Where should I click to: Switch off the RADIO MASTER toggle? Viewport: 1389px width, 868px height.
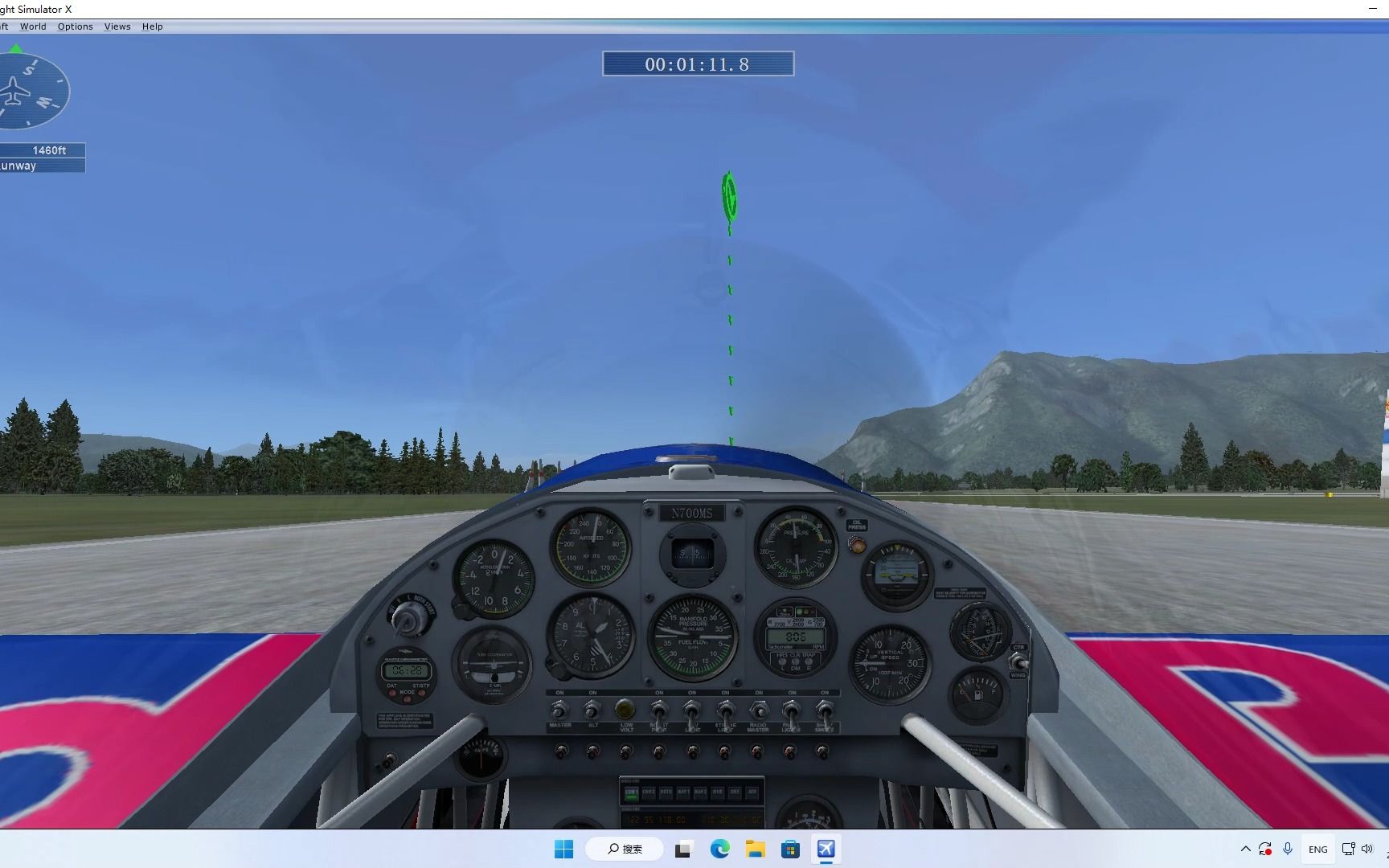[759, 710]
